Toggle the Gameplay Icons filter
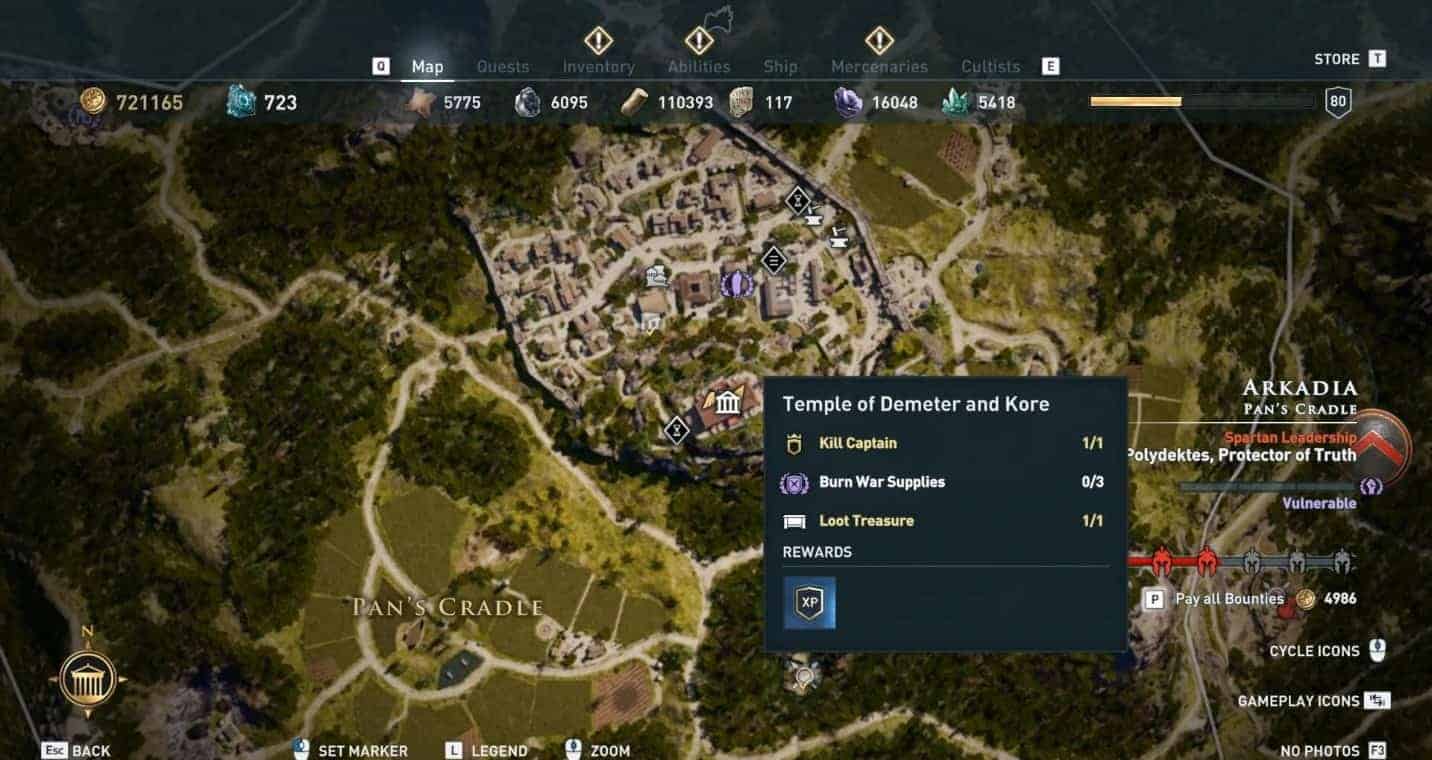This screenshot has width=1432, height=760. tap(1298, 701)
